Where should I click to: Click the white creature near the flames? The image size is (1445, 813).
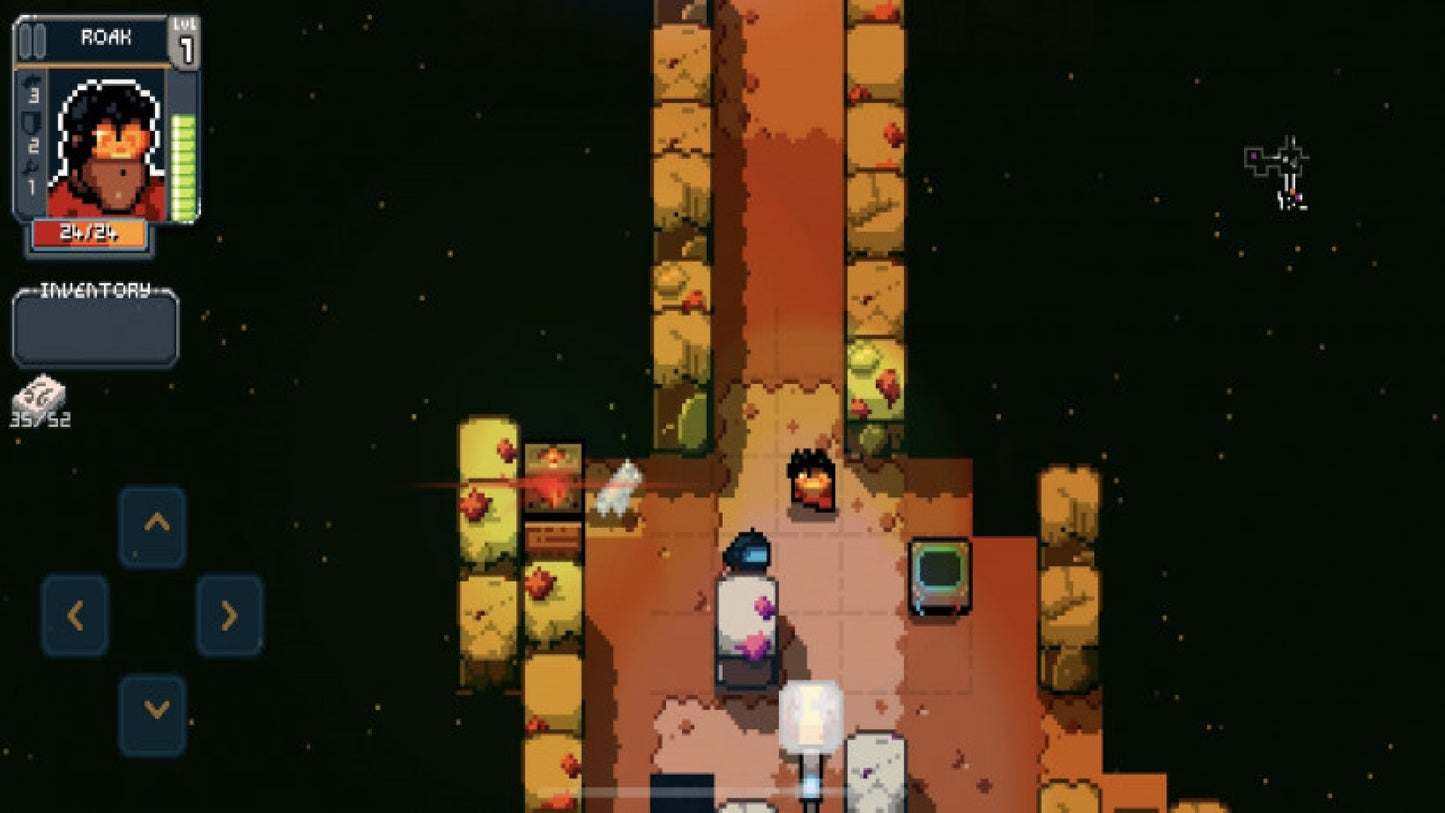(x=618, y=490)
